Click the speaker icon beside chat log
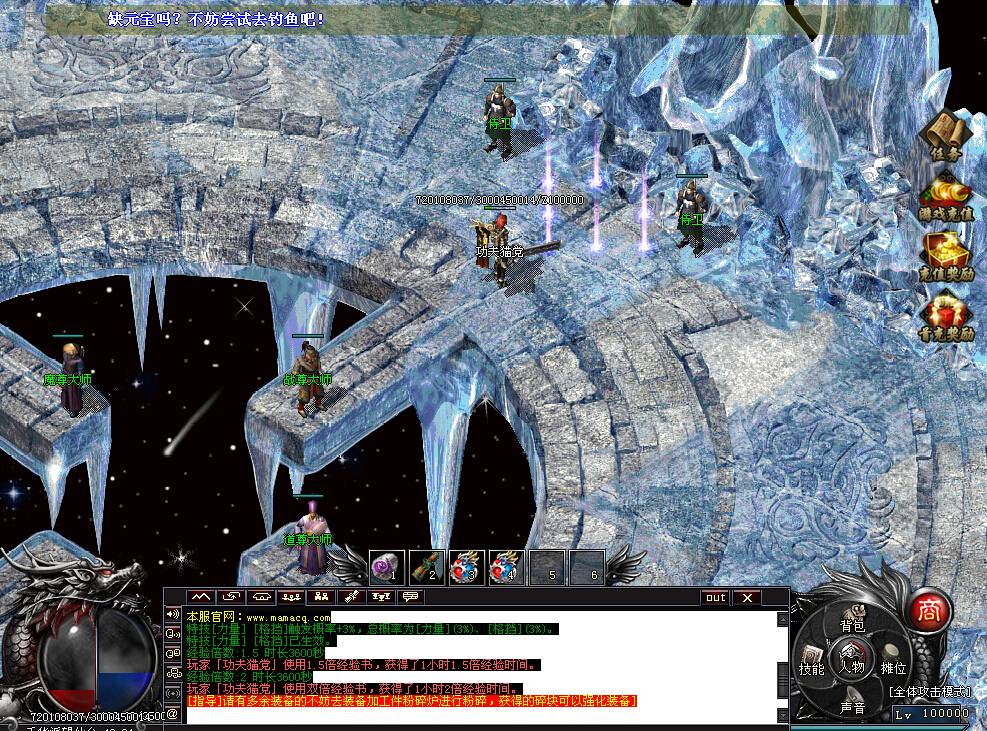This screenshot has height=731, width=987. [x=173, y=614]
